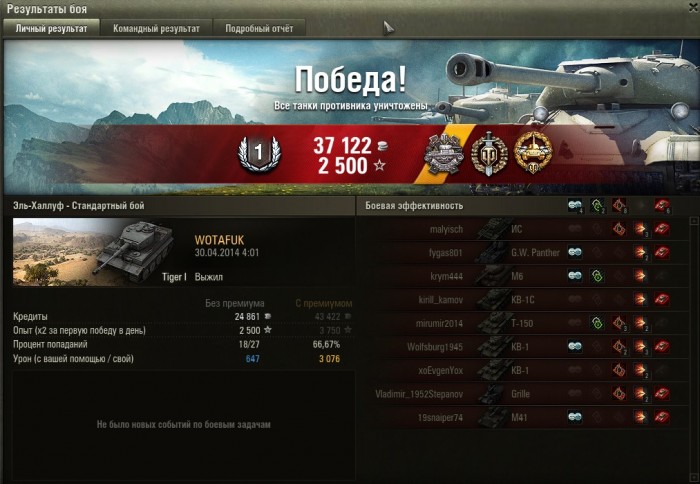Open the Подробный отчёт tab

tap(258, 29)
